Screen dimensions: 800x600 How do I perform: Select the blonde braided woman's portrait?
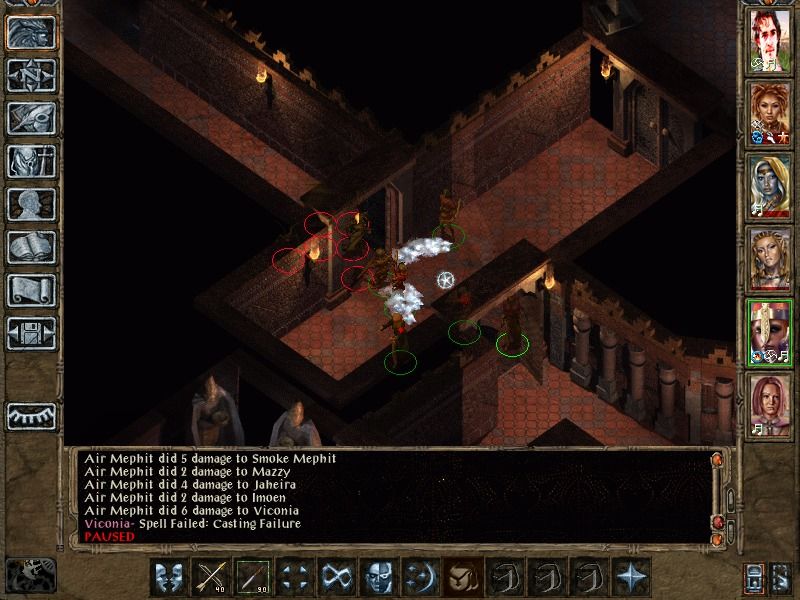(x=771, y=257)
